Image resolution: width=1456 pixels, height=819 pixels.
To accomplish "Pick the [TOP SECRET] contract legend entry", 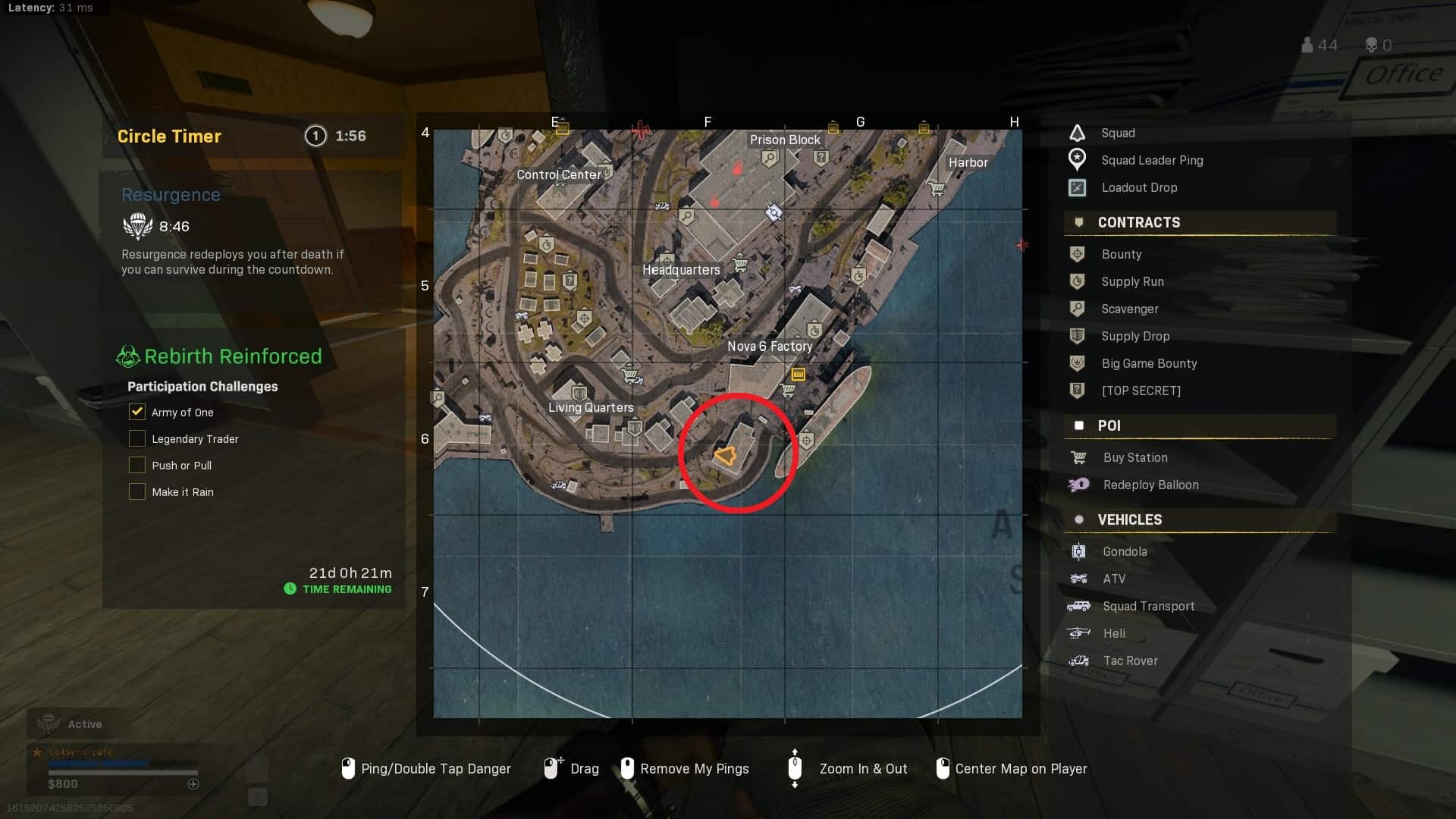I will (x=1141, y=391).
